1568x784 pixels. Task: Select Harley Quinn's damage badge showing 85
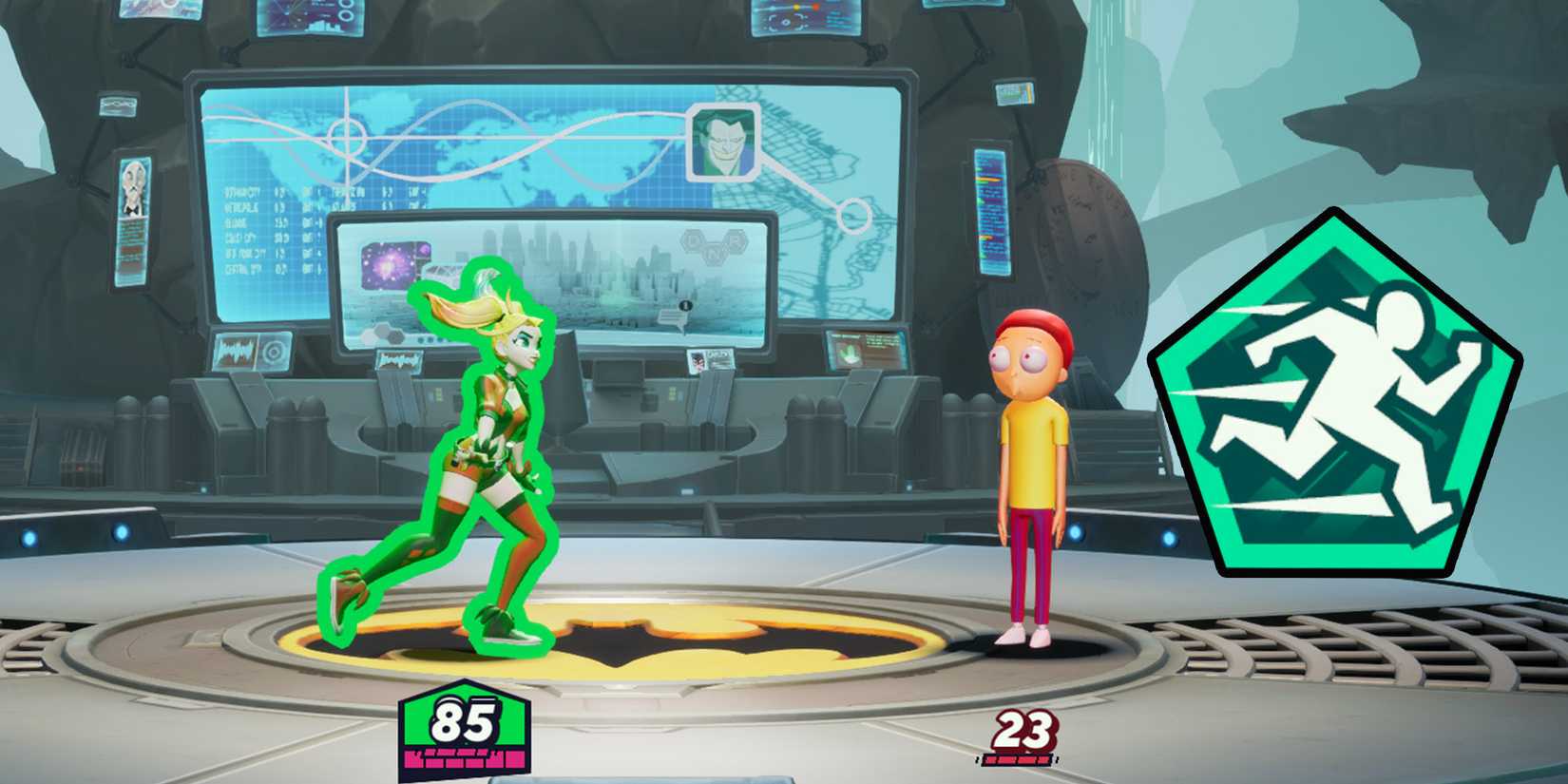pos(466,720)
